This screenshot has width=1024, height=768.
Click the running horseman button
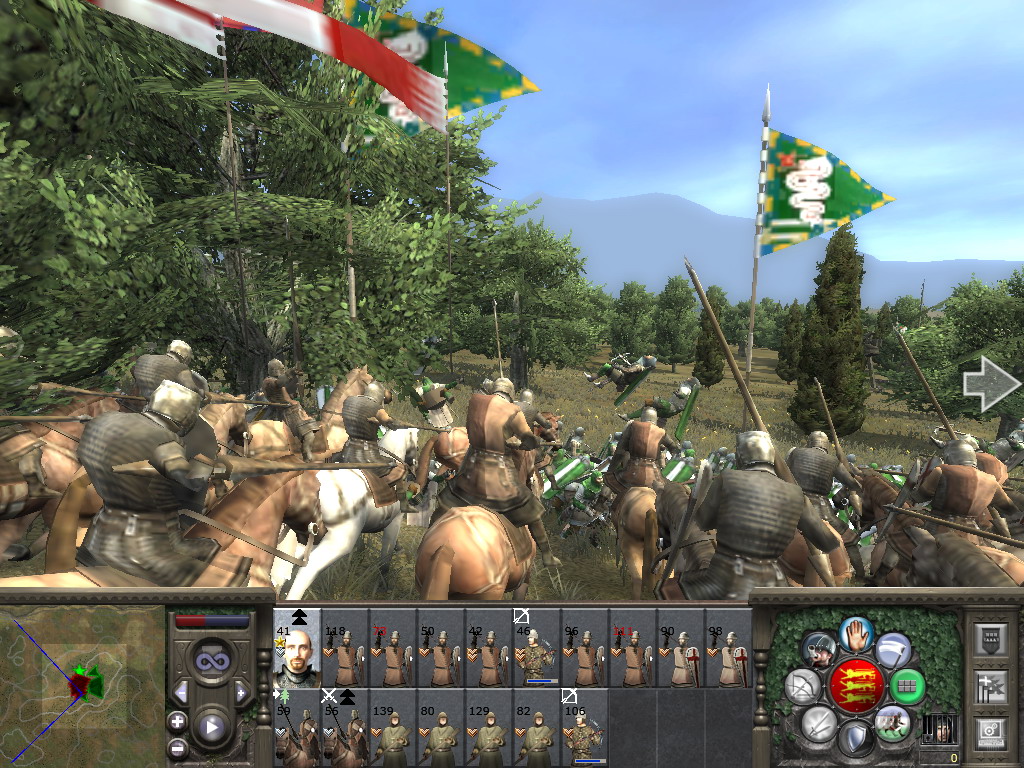click(893, 722)
